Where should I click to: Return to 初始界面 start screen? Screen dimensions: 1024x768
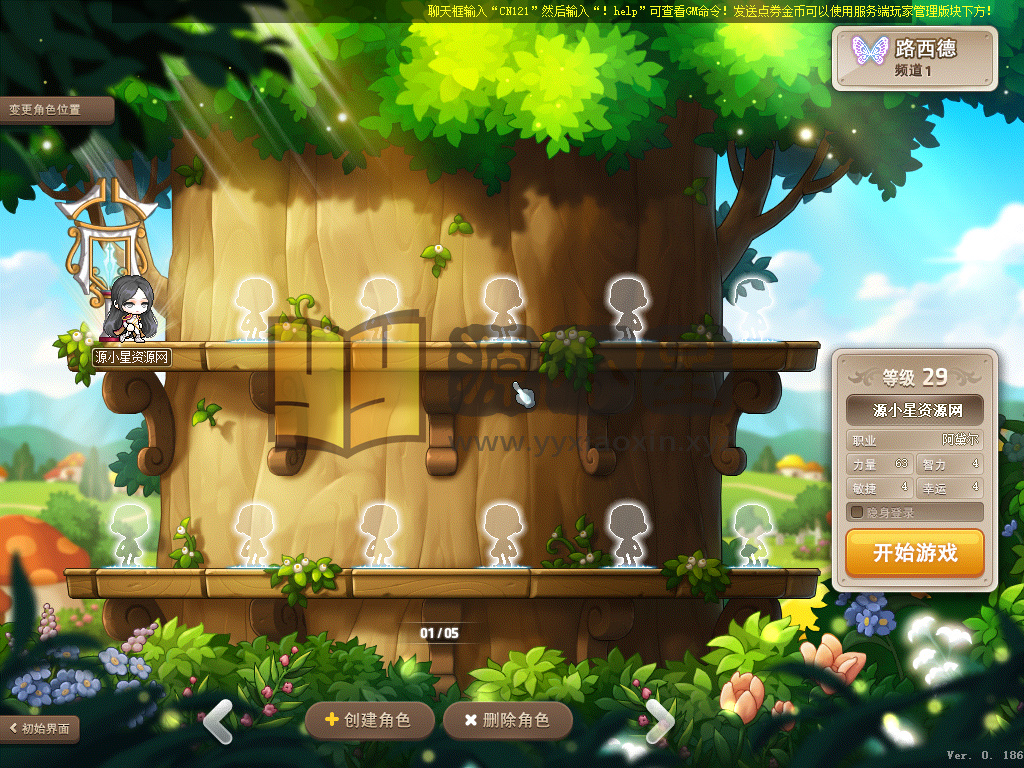(x=40, y=728)
